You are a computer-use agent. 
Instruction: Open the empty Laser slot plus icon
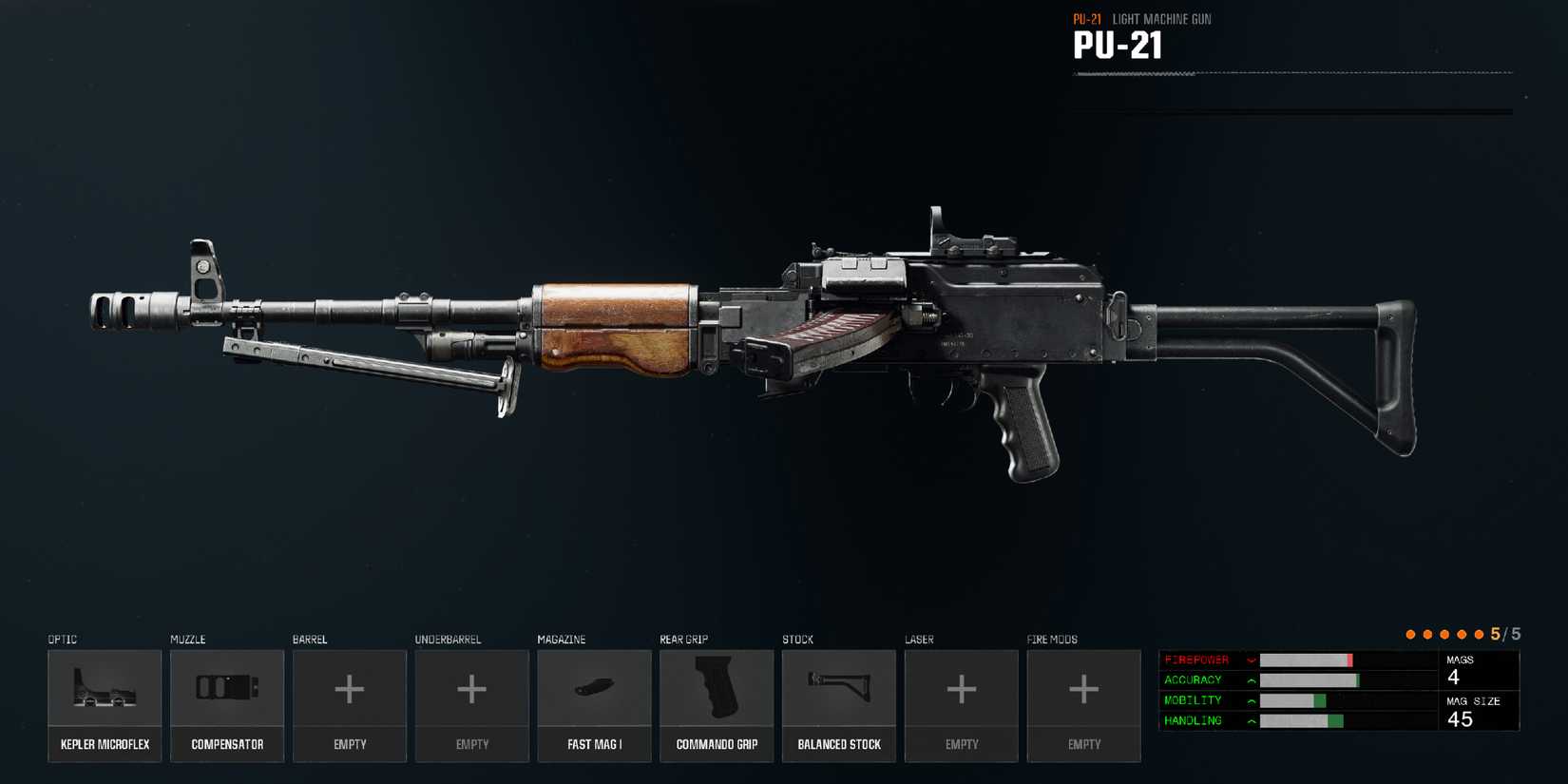point(961,689)
